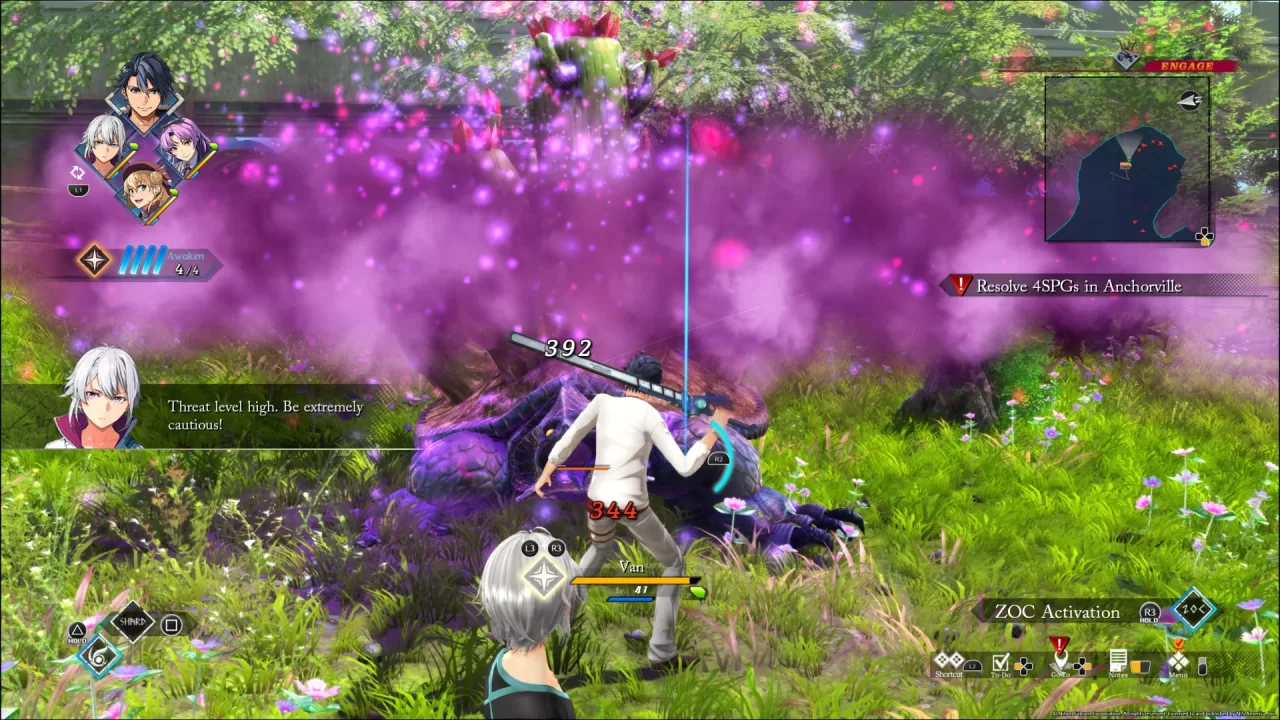The image size is (1280, 720).
Task: Select the ENGAGE status banner
Action: pos(1189,66)
